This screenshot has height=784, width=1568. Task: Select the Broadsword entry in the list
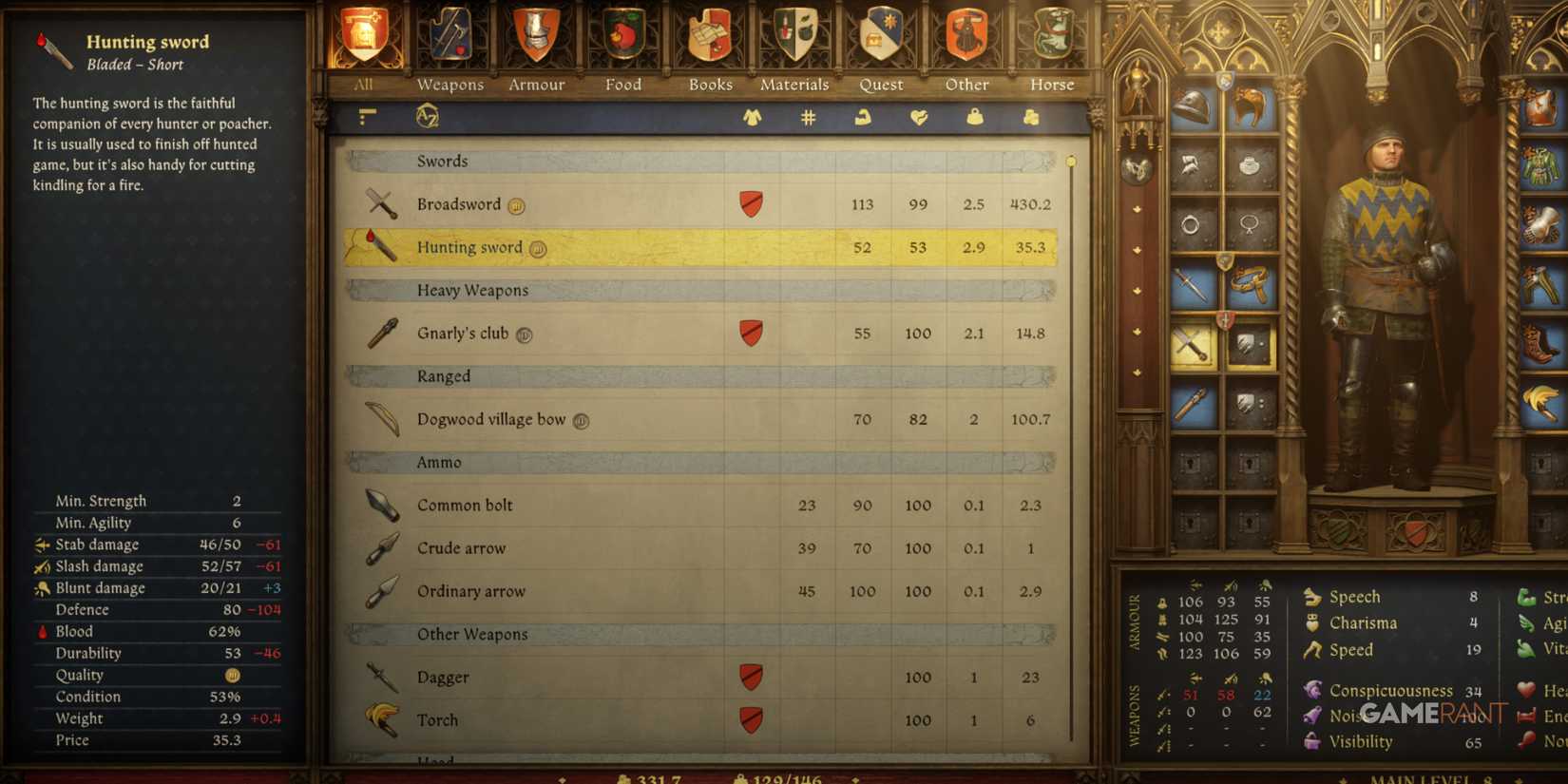coord(570,204)
